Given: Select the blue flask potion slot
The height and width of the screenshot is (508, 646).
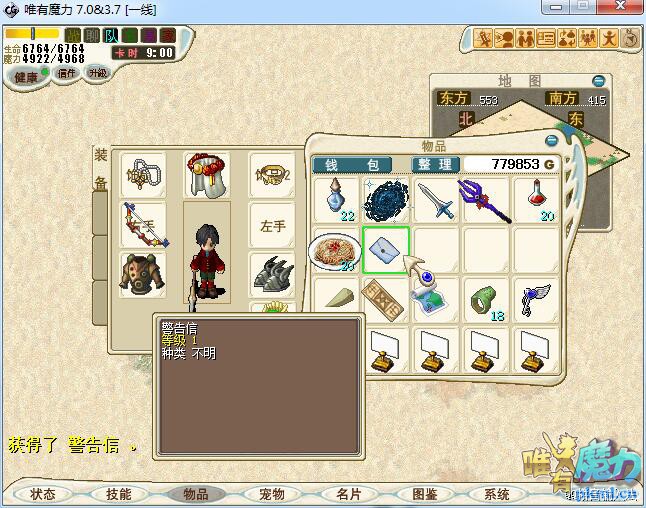Looking at the screenshot, I should tap(335, 200).
